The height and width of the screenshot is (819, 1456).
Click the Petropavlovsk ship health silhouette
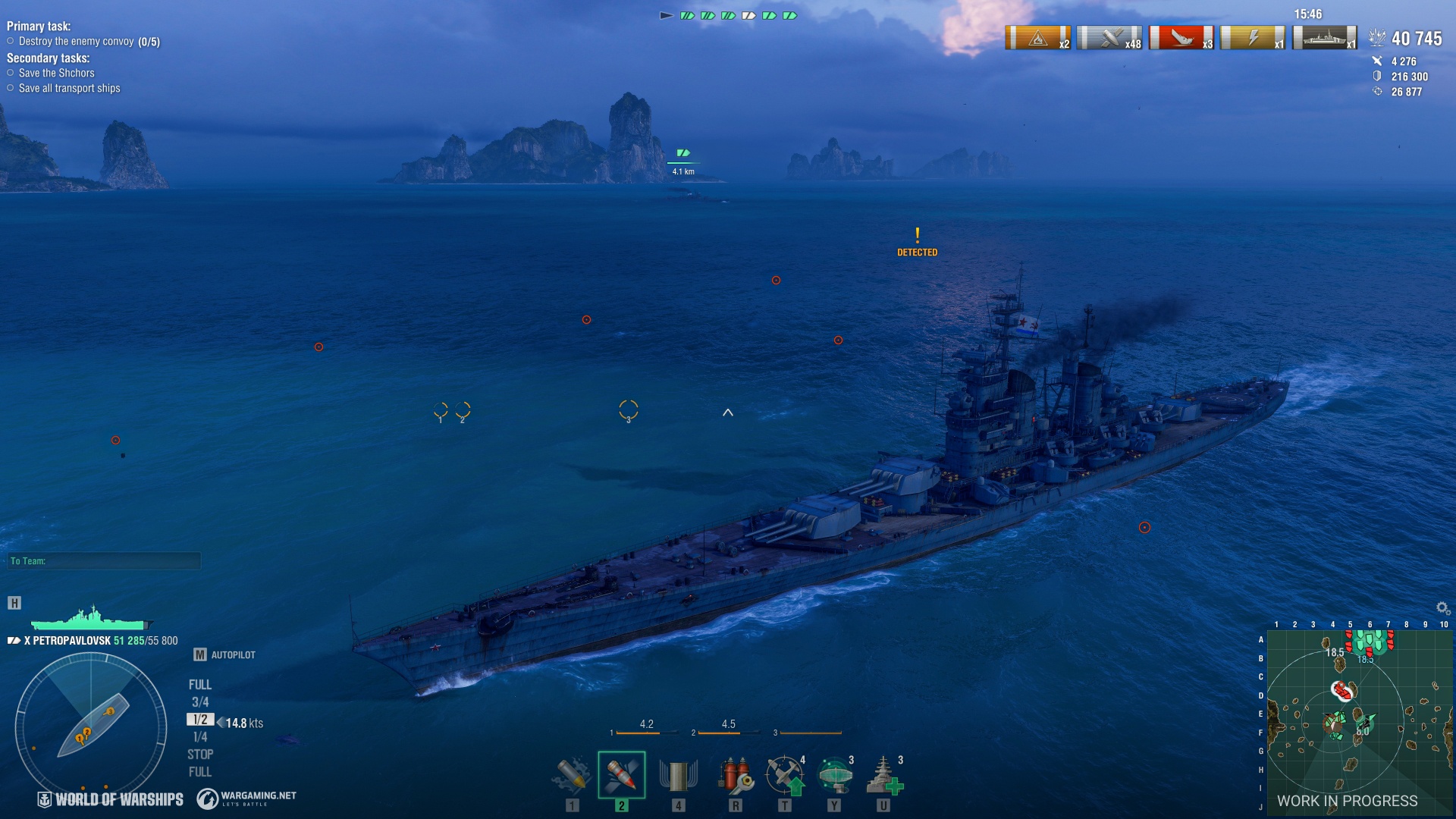(91, 620)
